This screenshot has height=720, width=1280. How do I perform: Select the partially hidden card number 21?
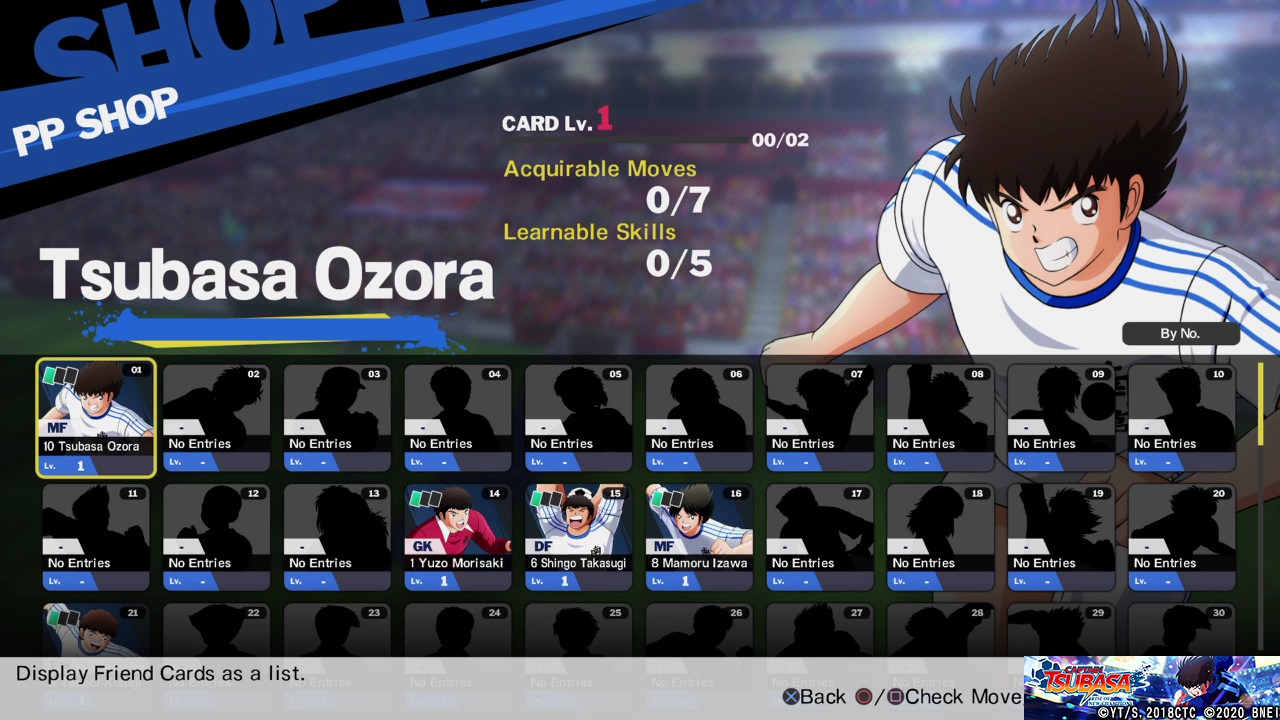[96, 630]
